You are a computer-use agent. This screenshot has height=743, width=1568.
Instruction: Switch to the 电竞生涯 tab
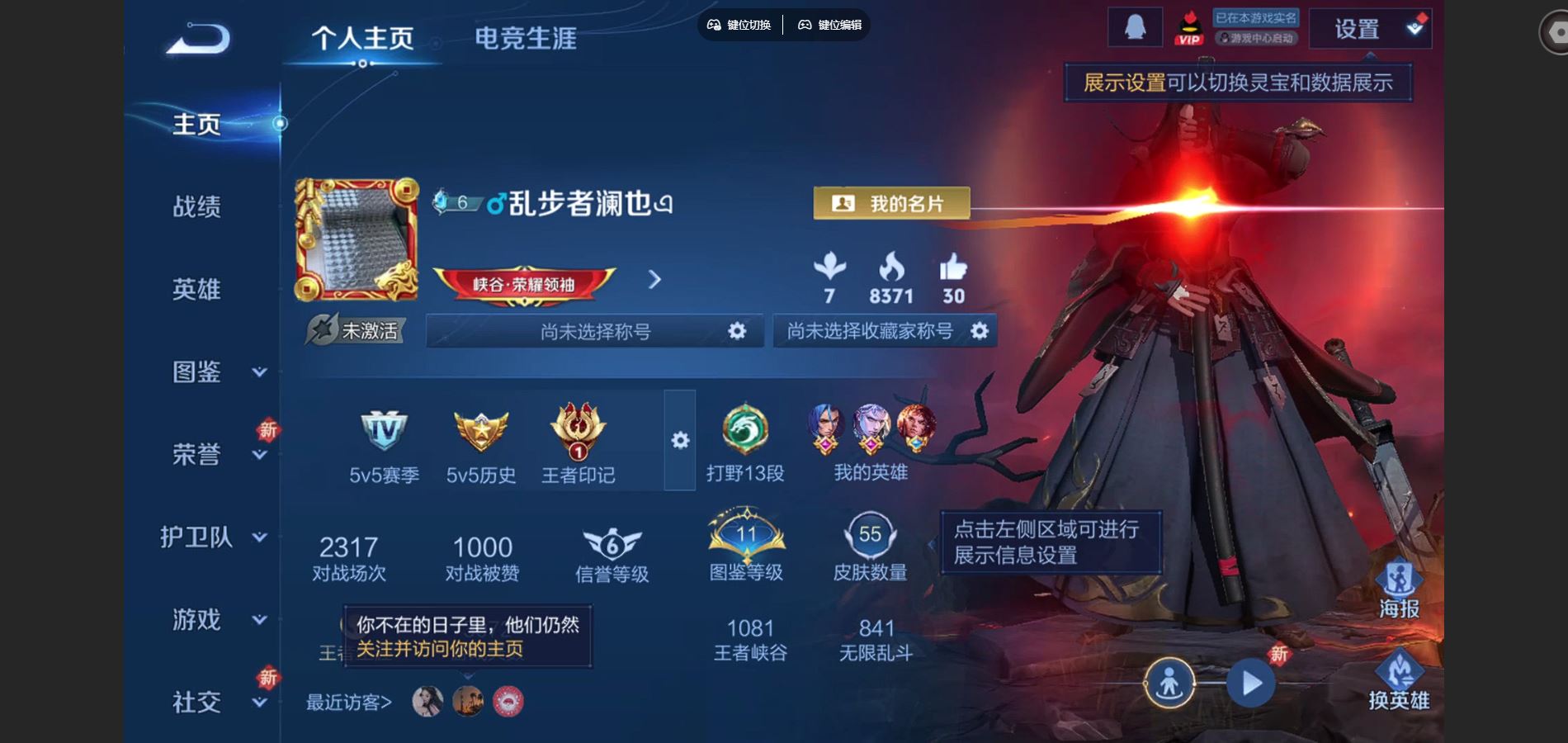[528, 37]
